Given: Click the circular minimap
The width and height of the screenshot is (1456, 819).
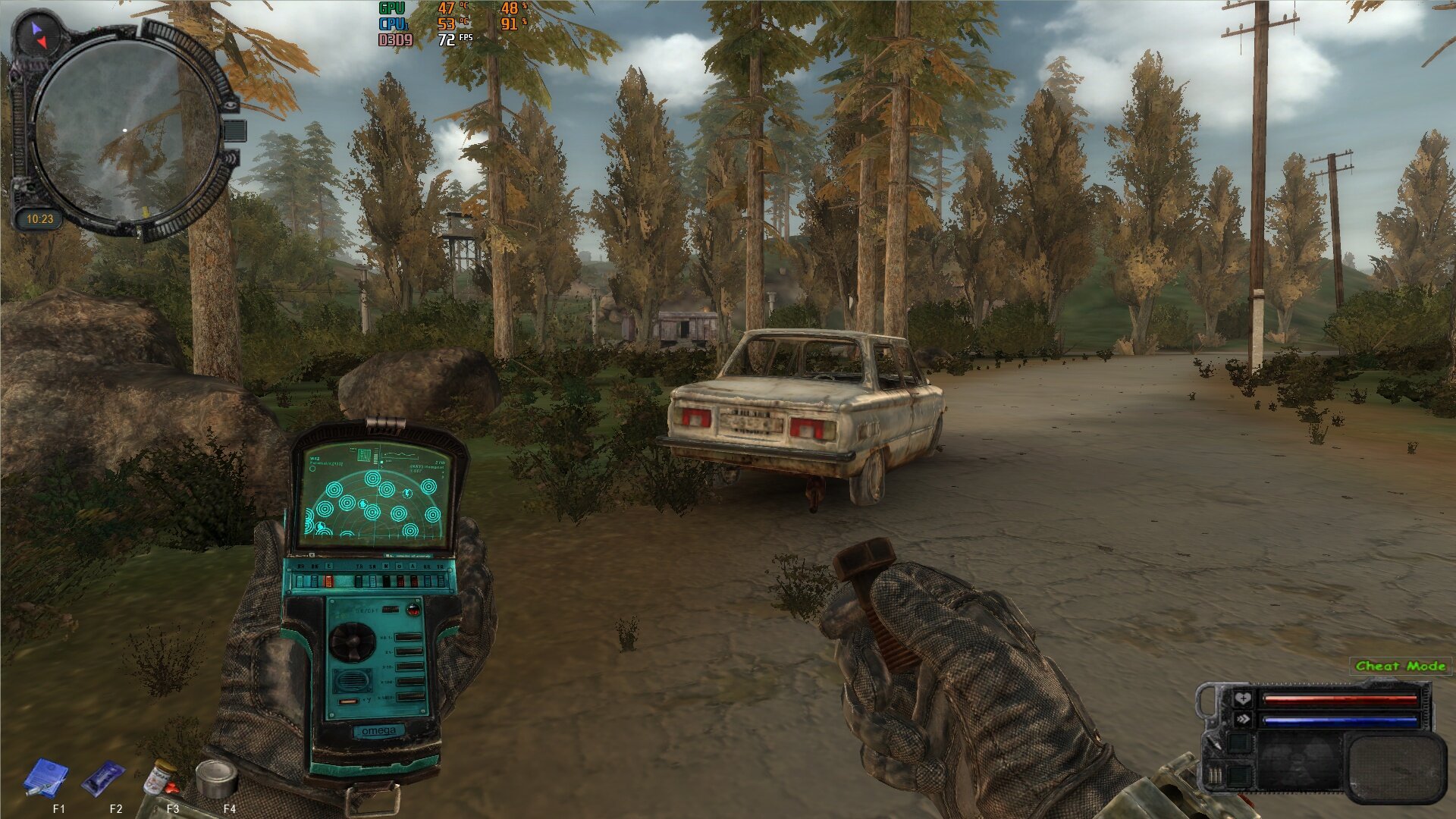Looking at the screenshot, I should [x=126, y=130].
